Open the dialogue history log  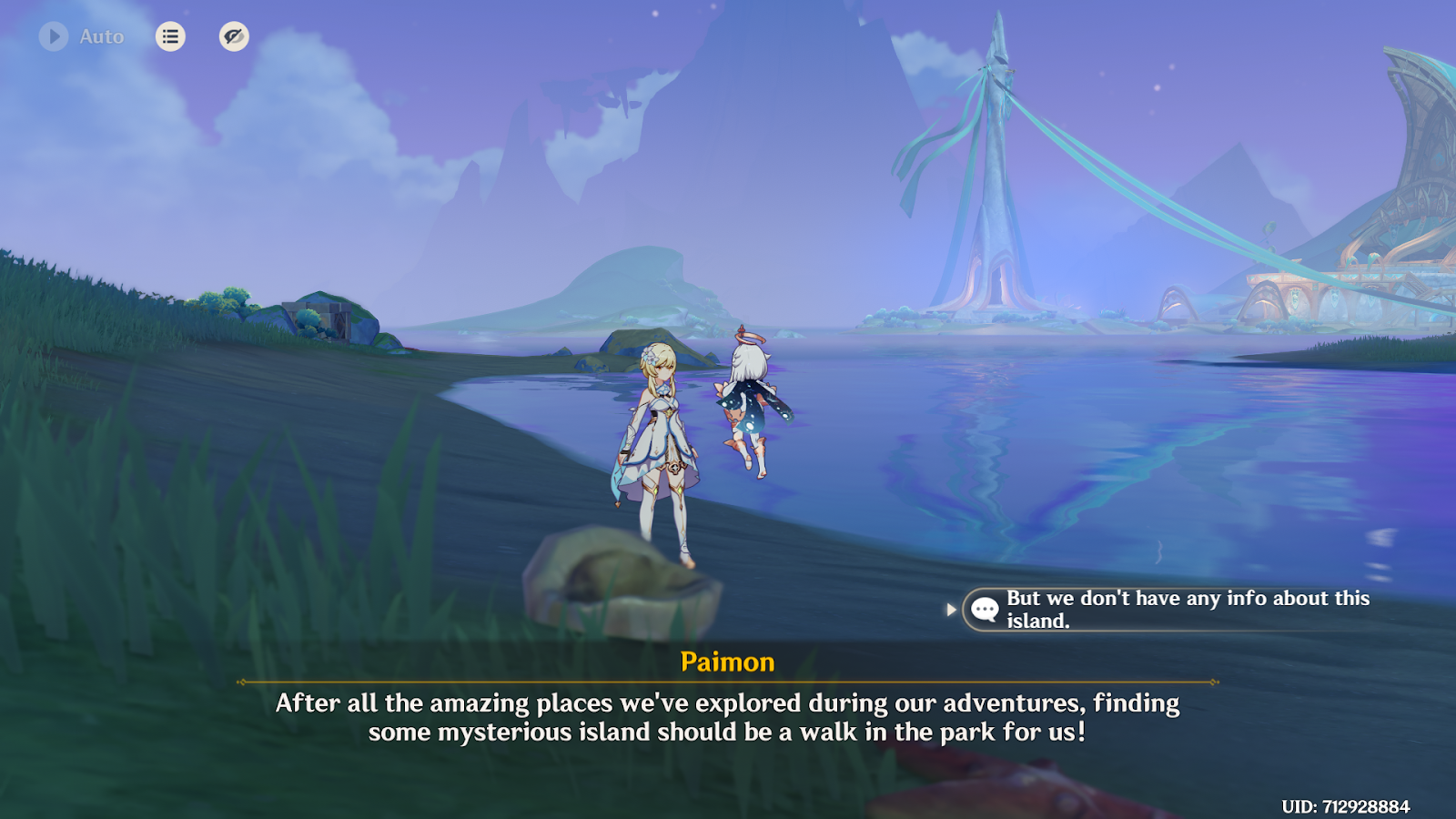pos(170,36)
